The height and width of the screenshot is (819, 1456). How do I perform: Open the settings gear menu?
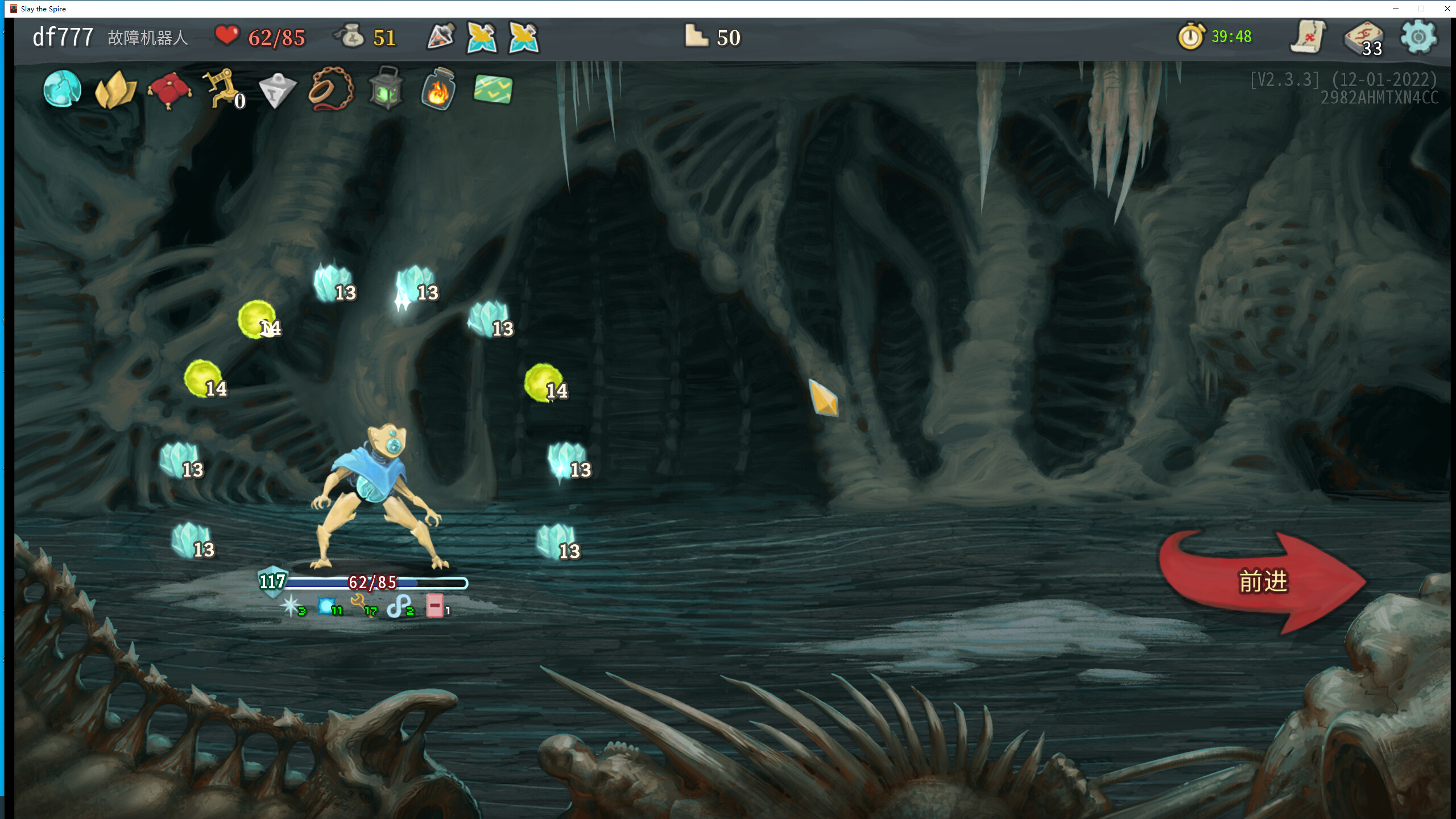click(x=1418, y=38)
